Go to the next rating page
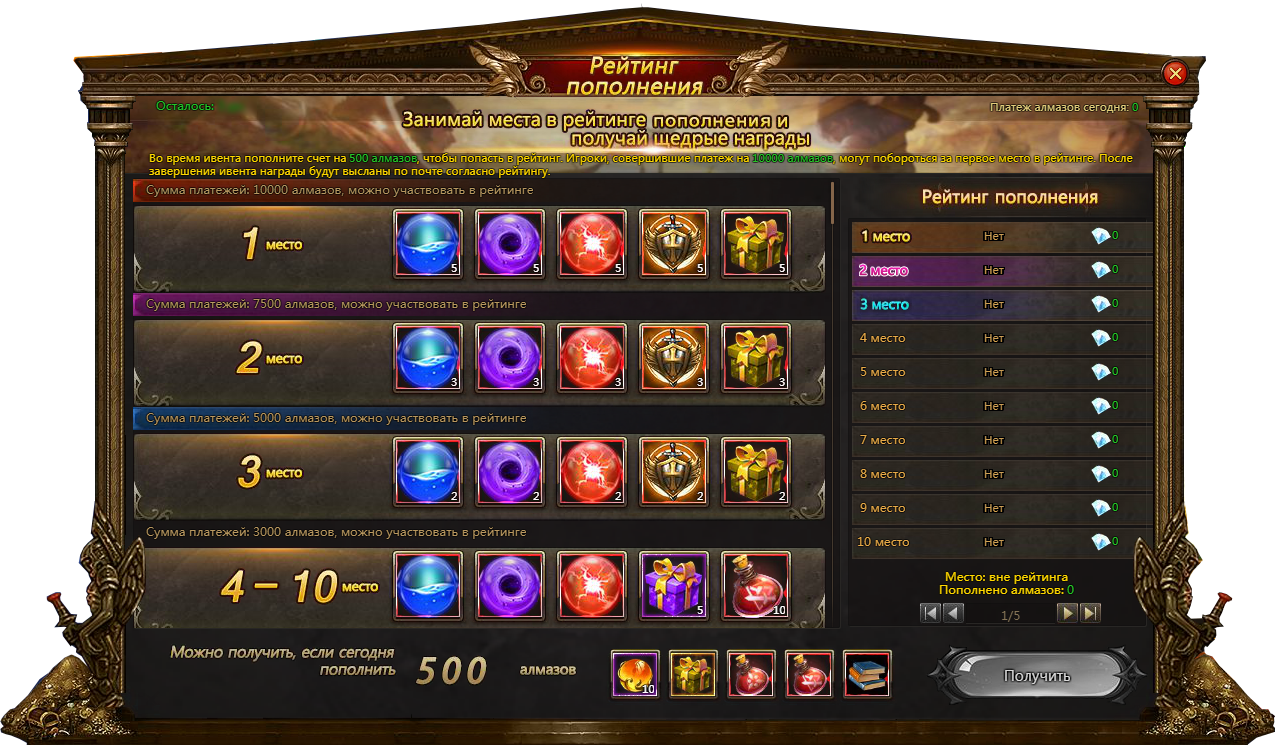Screen dimensions: 1275x745 click(x=1068, y=613)
